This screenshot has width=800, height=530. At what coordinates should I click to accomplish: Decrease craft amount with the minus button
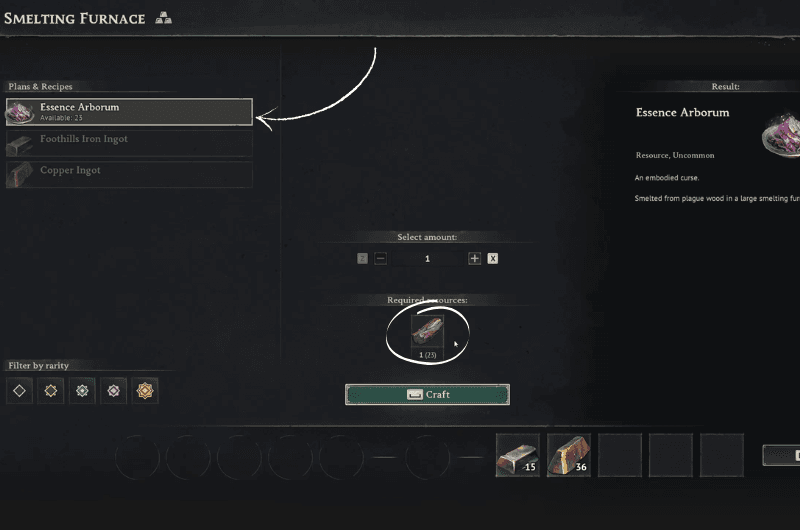pos(380,258)
